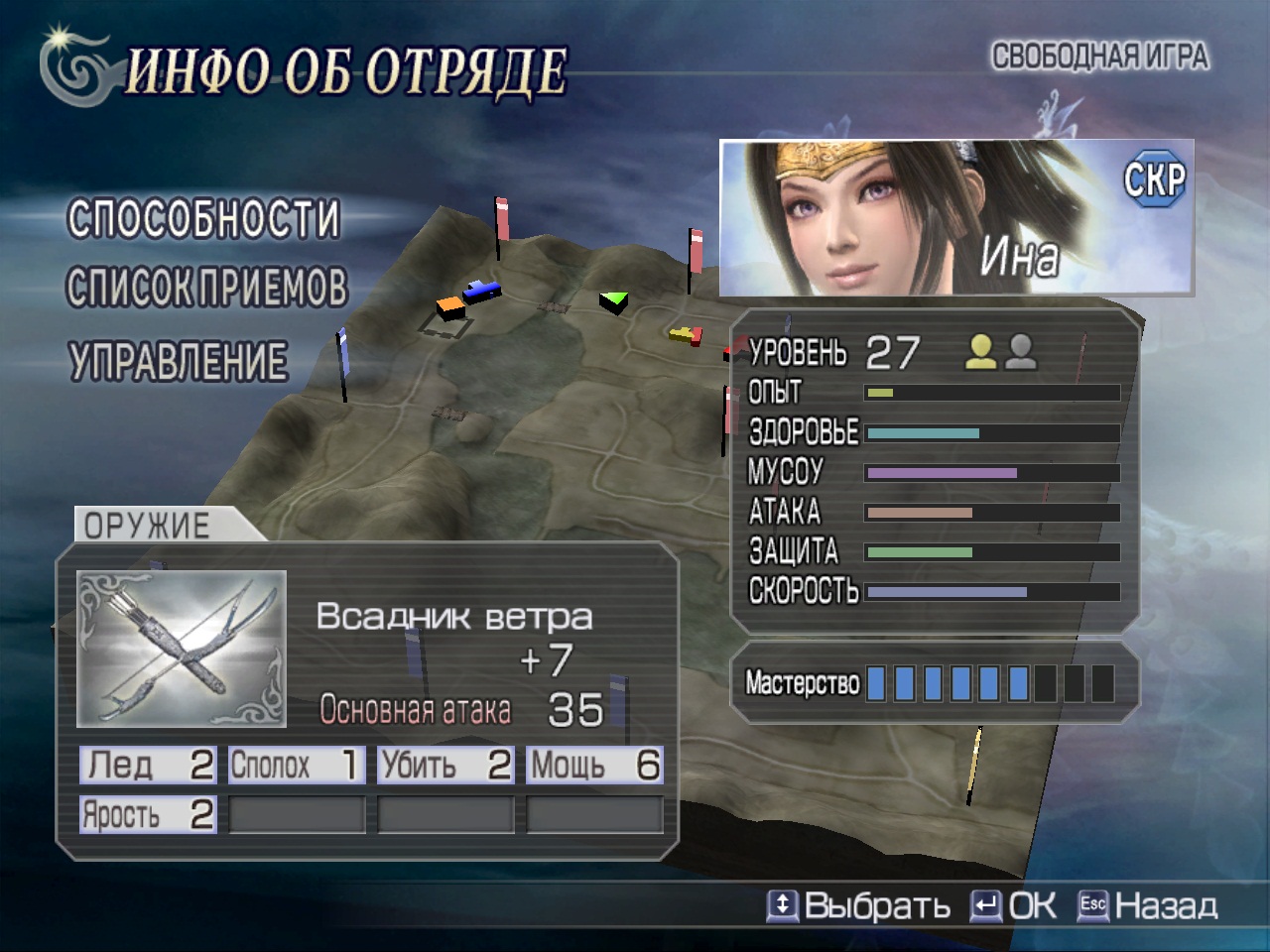
Task: Select the Всадник ветра weapon icon
Action: click(182, 649)
